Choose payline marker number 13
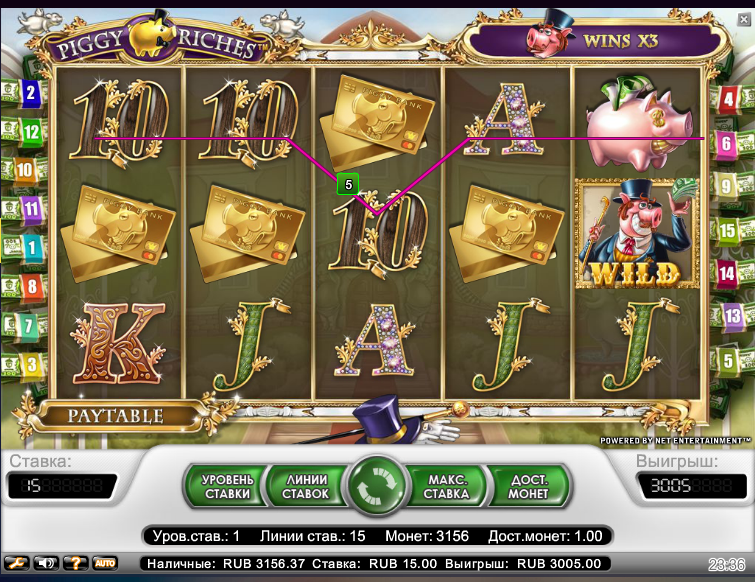Viewport: 755px width, 582px height. click(x=731, y=316)
